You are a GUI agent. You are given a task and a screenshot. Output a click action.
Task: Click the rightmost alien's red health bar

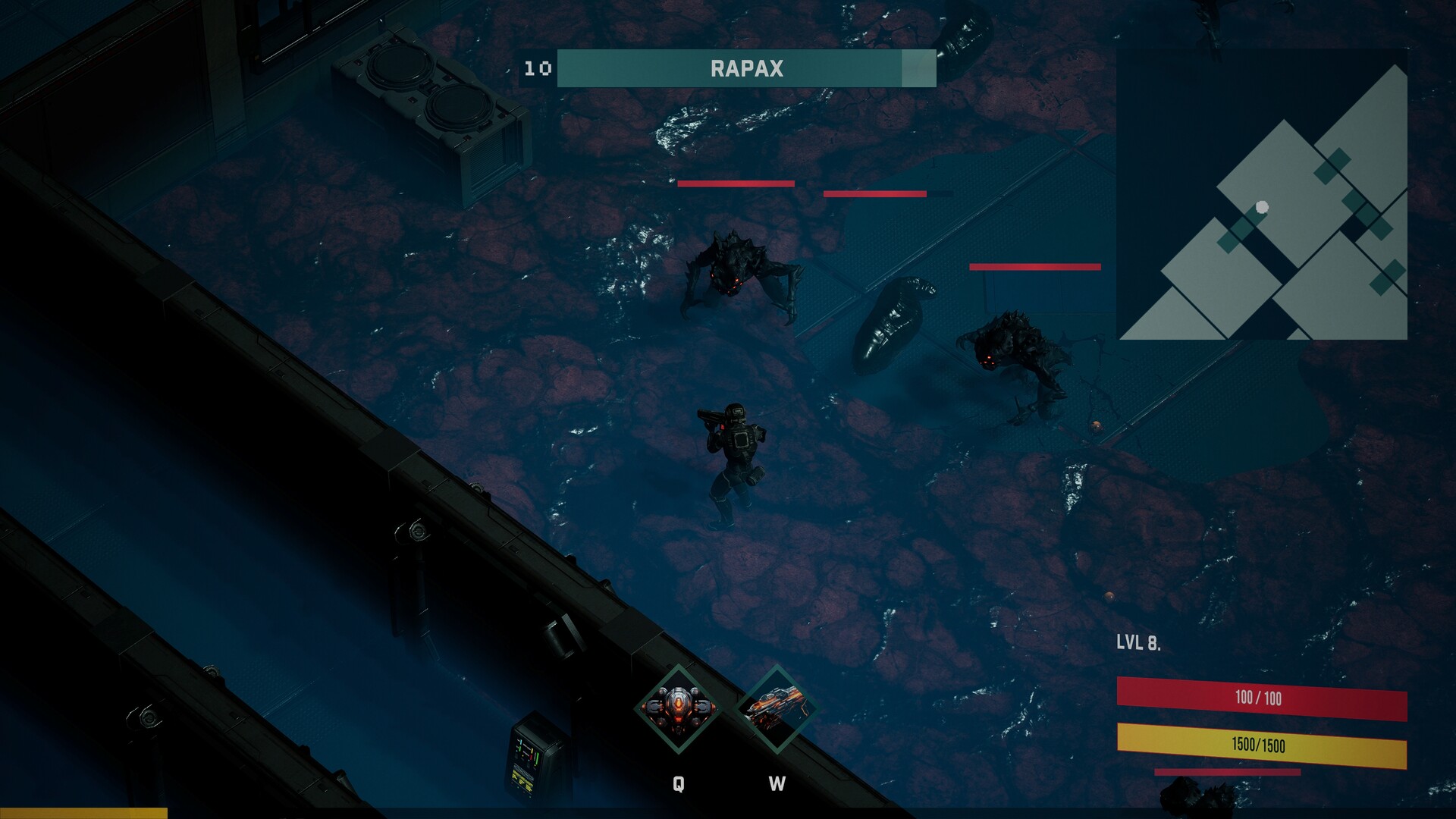coord(1034,266)
